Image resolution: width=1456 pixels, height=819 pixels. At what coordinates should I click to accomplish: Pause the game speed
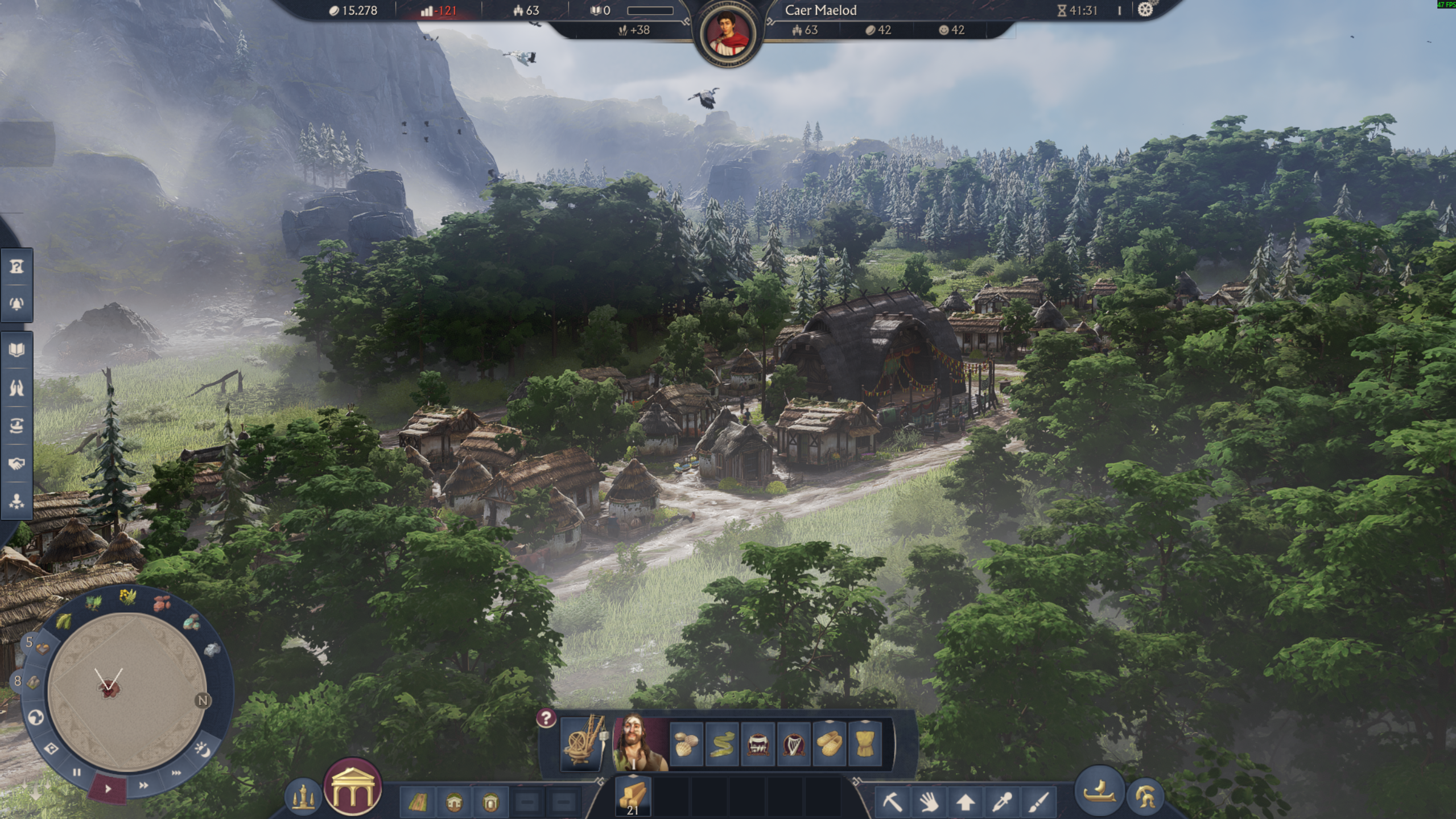(x=76, y=772)
